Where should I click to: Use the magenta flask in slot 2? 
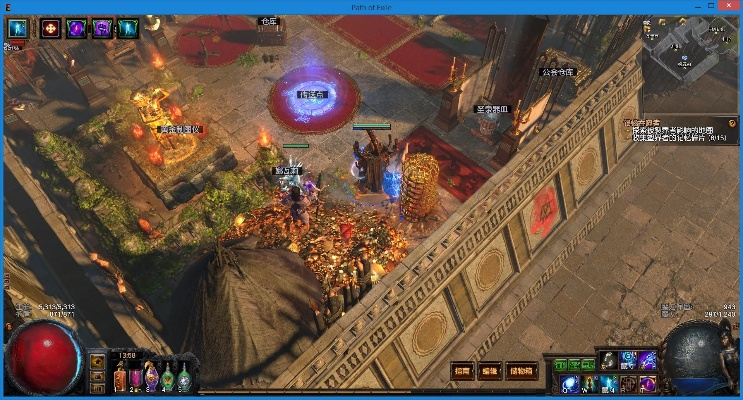tap(136, 378)
